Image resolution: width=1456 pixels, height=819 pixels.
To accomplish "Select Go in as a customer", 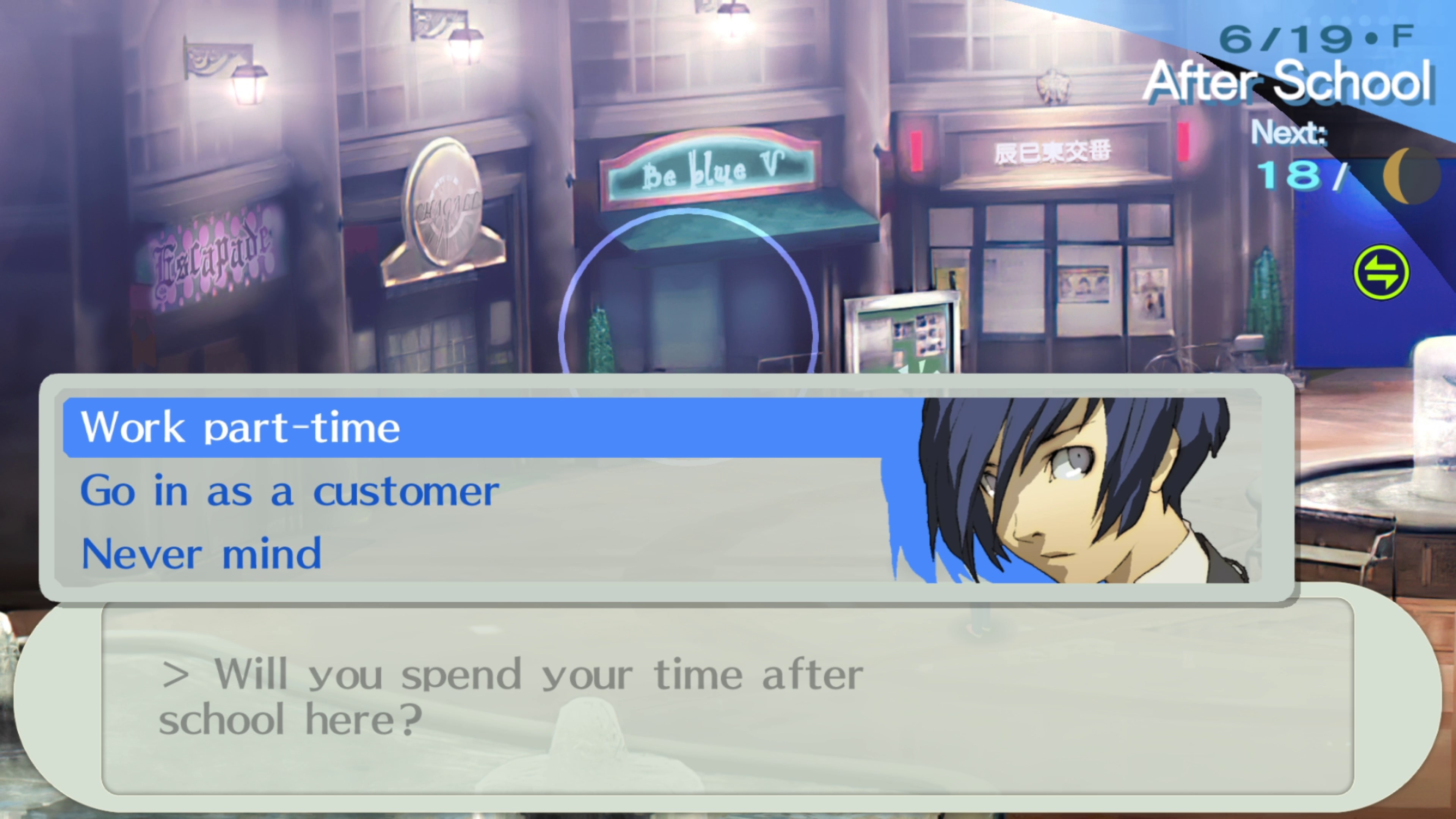I will 289,491.
